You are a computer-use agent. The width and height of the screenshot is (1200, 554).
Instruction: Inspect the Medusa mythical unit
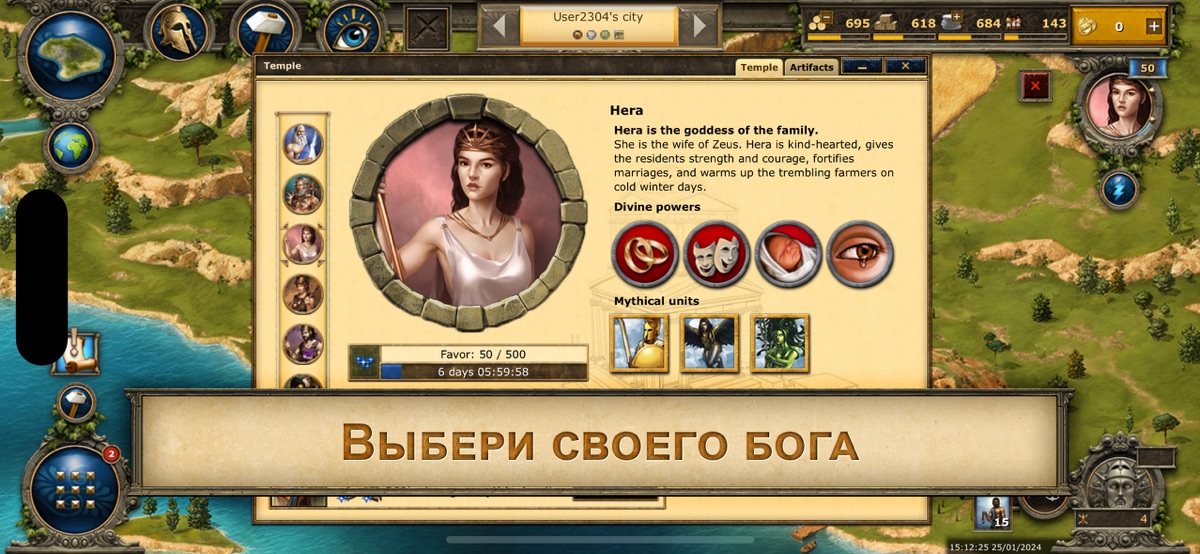pos(780,343)
